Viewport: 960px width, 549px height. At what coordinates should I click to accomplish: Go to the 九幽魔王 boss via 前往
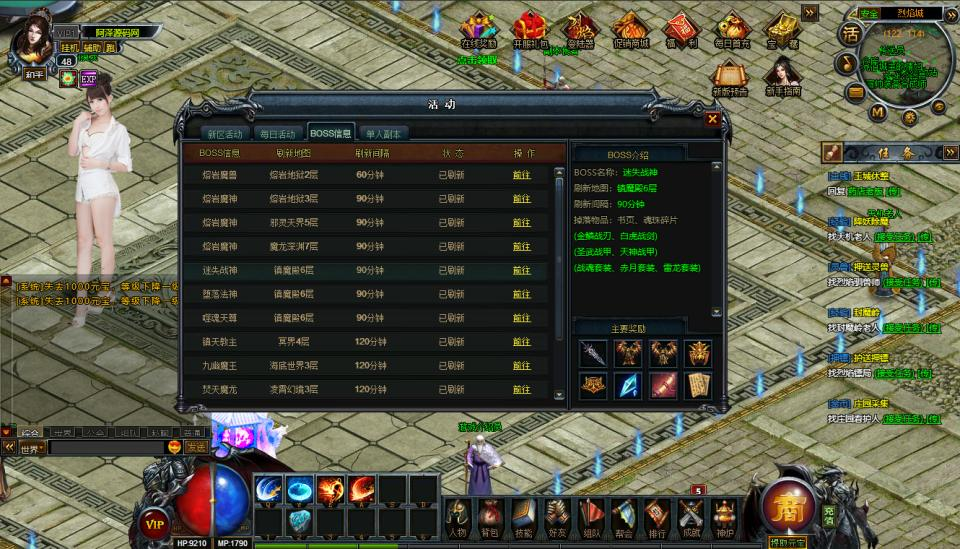click(x=522, y=366)
